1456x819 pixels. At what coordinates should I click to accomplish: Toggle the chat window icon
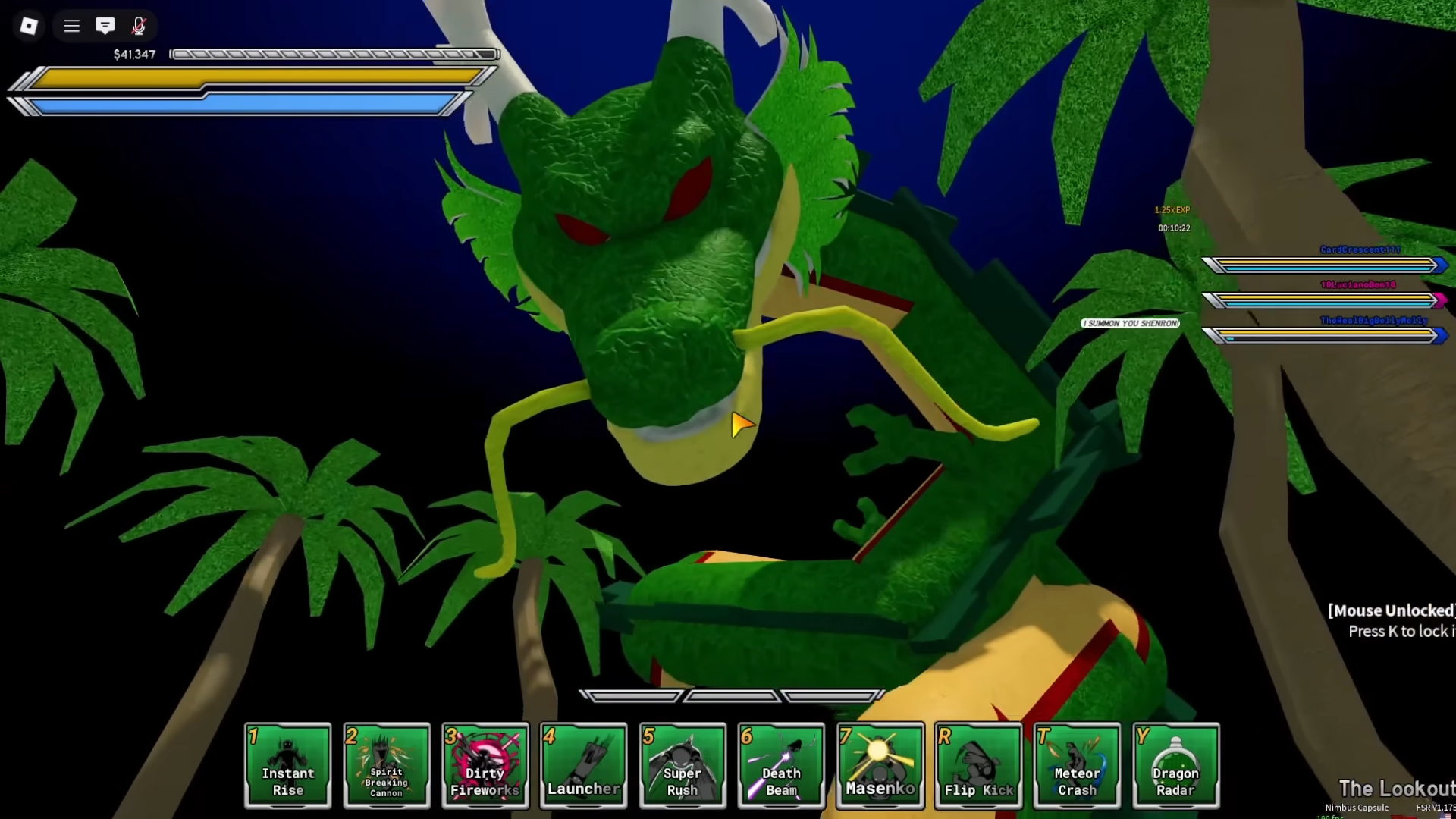pos(105,27)
